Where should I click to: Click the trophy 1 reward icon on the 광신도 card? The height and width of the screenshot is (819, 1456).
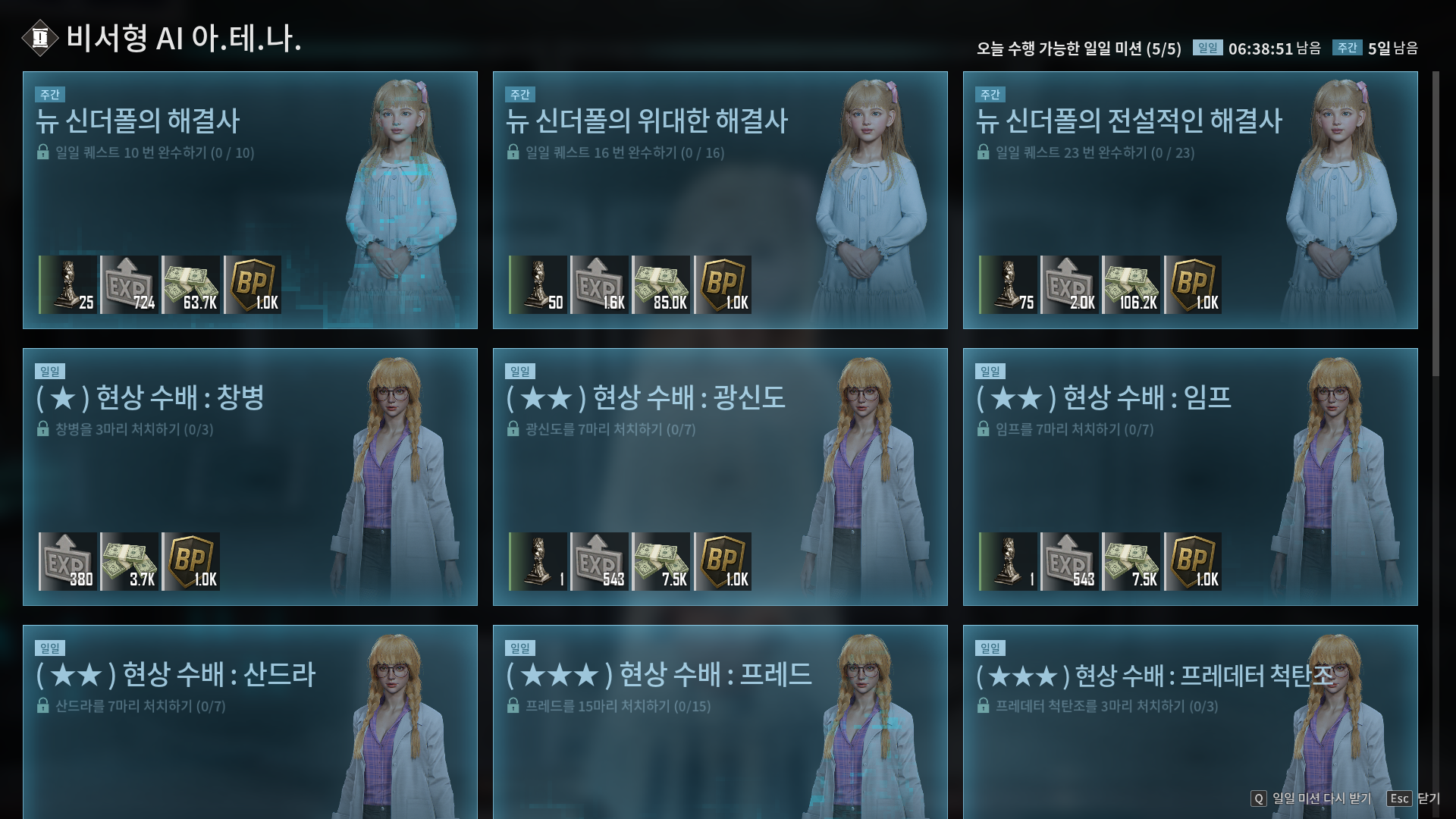[537, 560]
